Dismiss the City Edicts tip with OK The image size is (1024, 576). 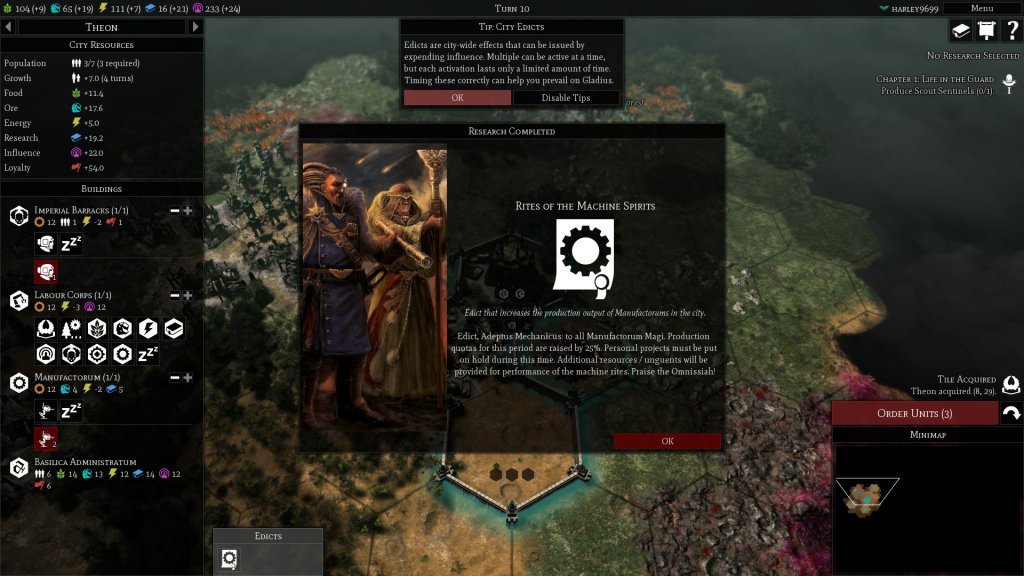[x=457, y=98]
